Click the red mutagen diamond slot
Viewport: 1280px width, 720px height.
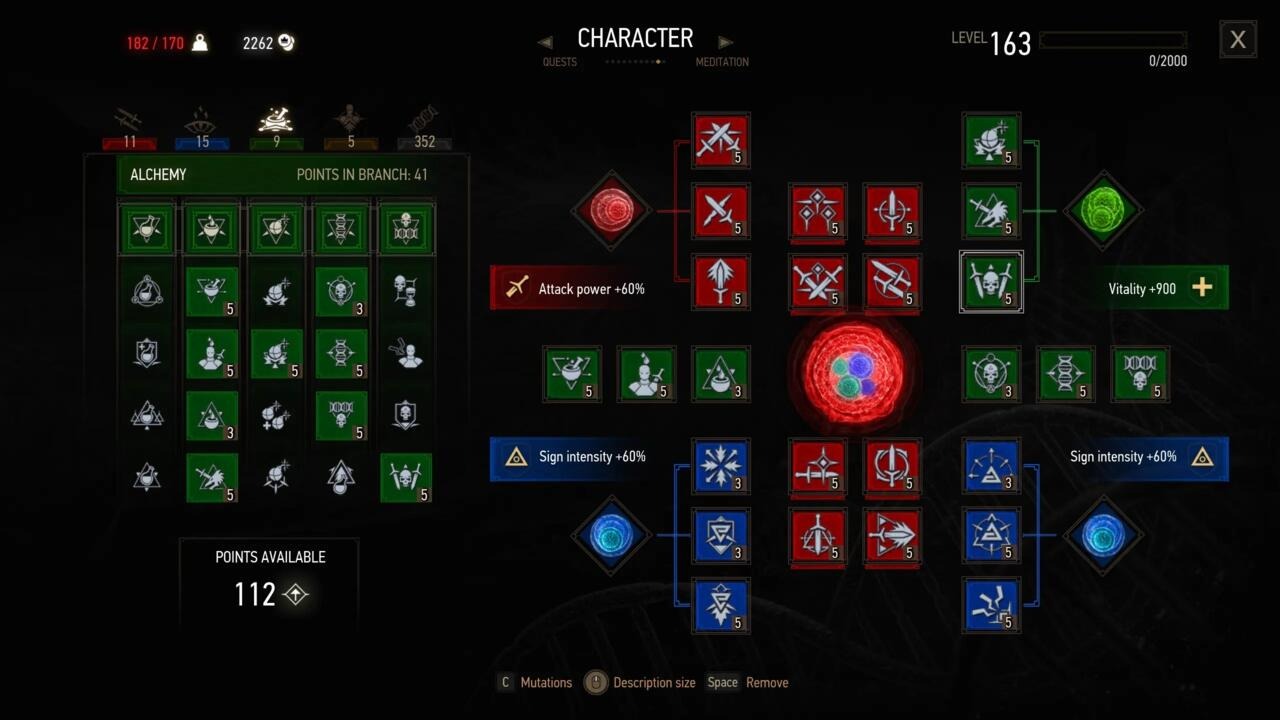tap(611, 211)
